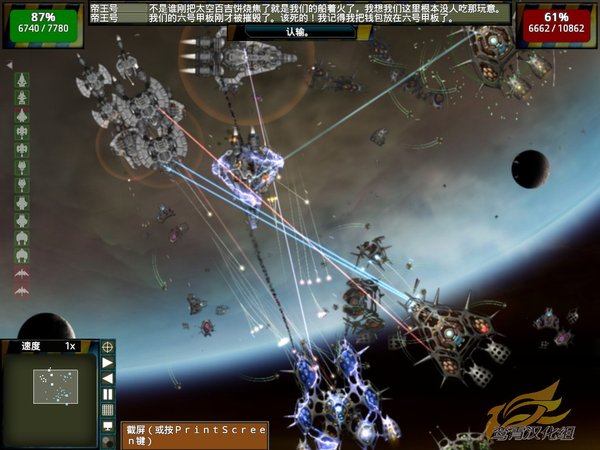Pause the battle
Screen dimensions: 600x450
point(108,394)
